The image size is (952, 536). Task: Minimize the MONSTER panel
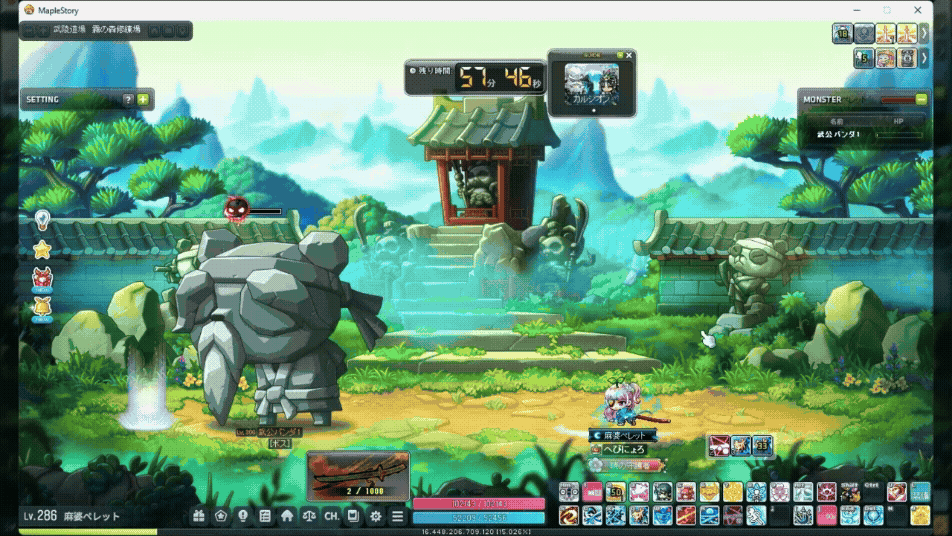pos(920,99)
